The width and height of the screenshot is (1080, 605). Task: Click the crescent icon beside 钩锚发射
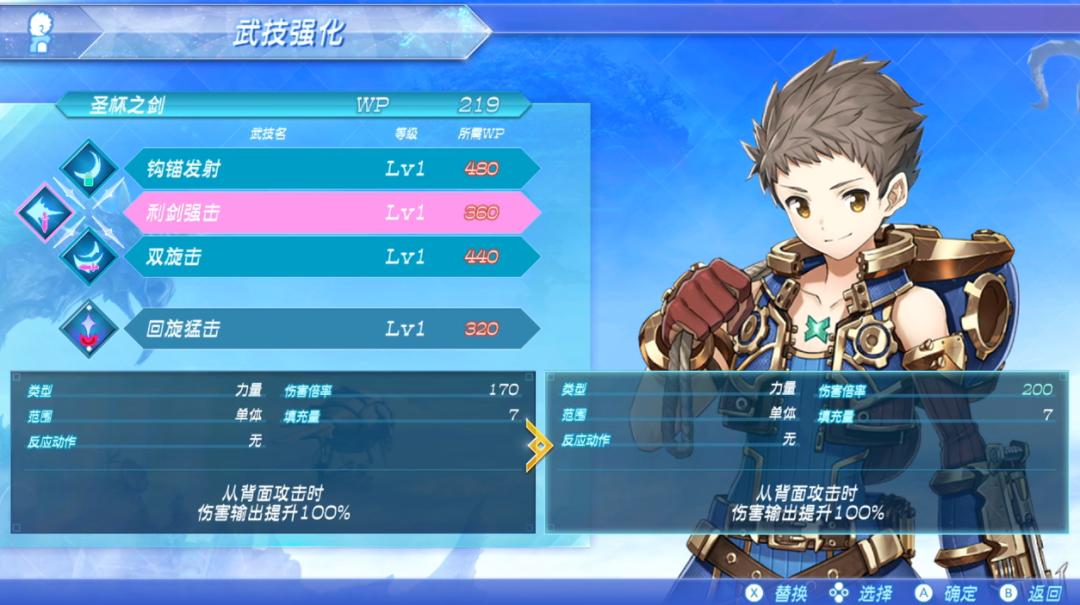(x=89, y=168)
